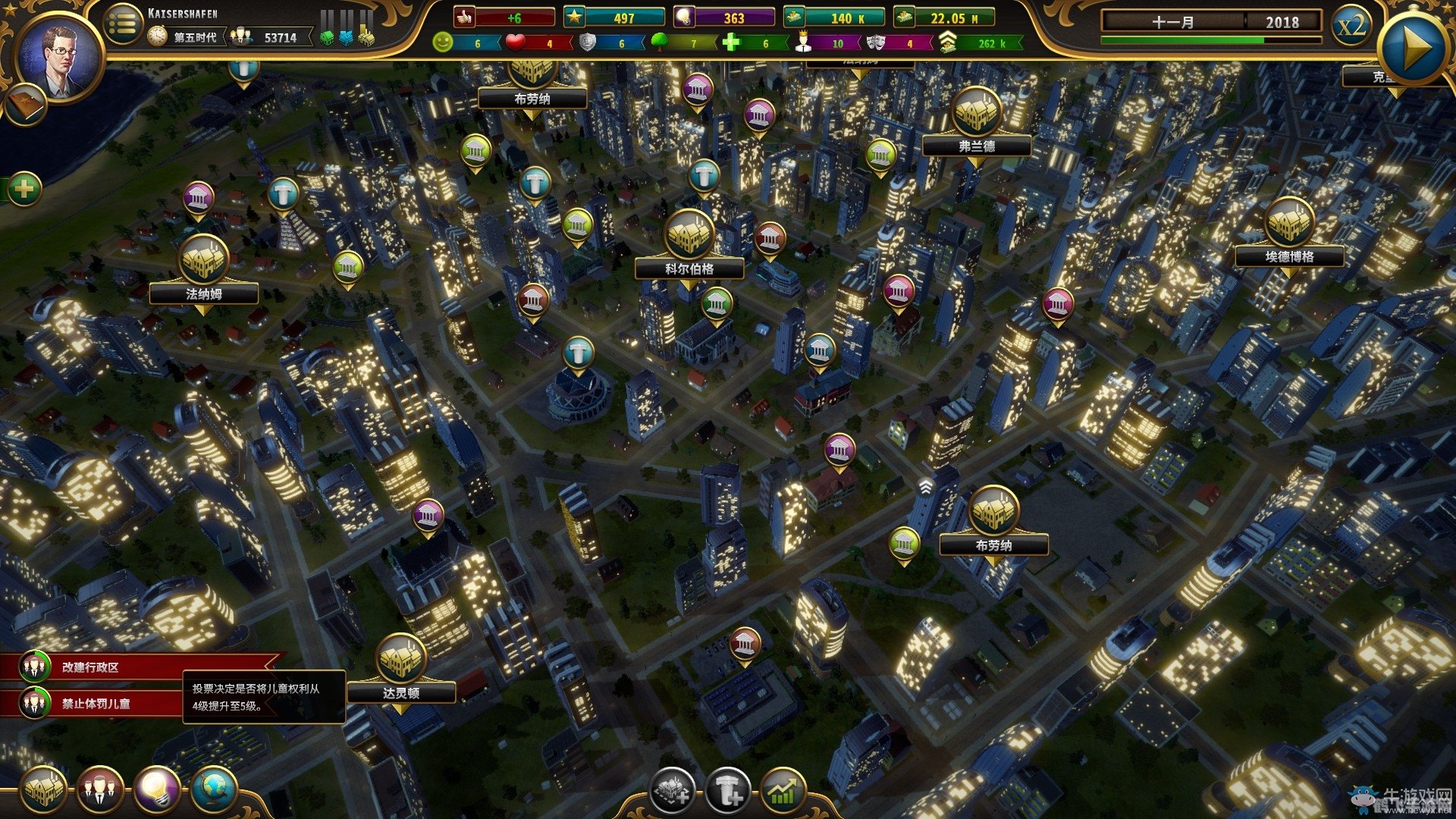
Task: Open the globe world icon
Action: [x=213, y=790]
